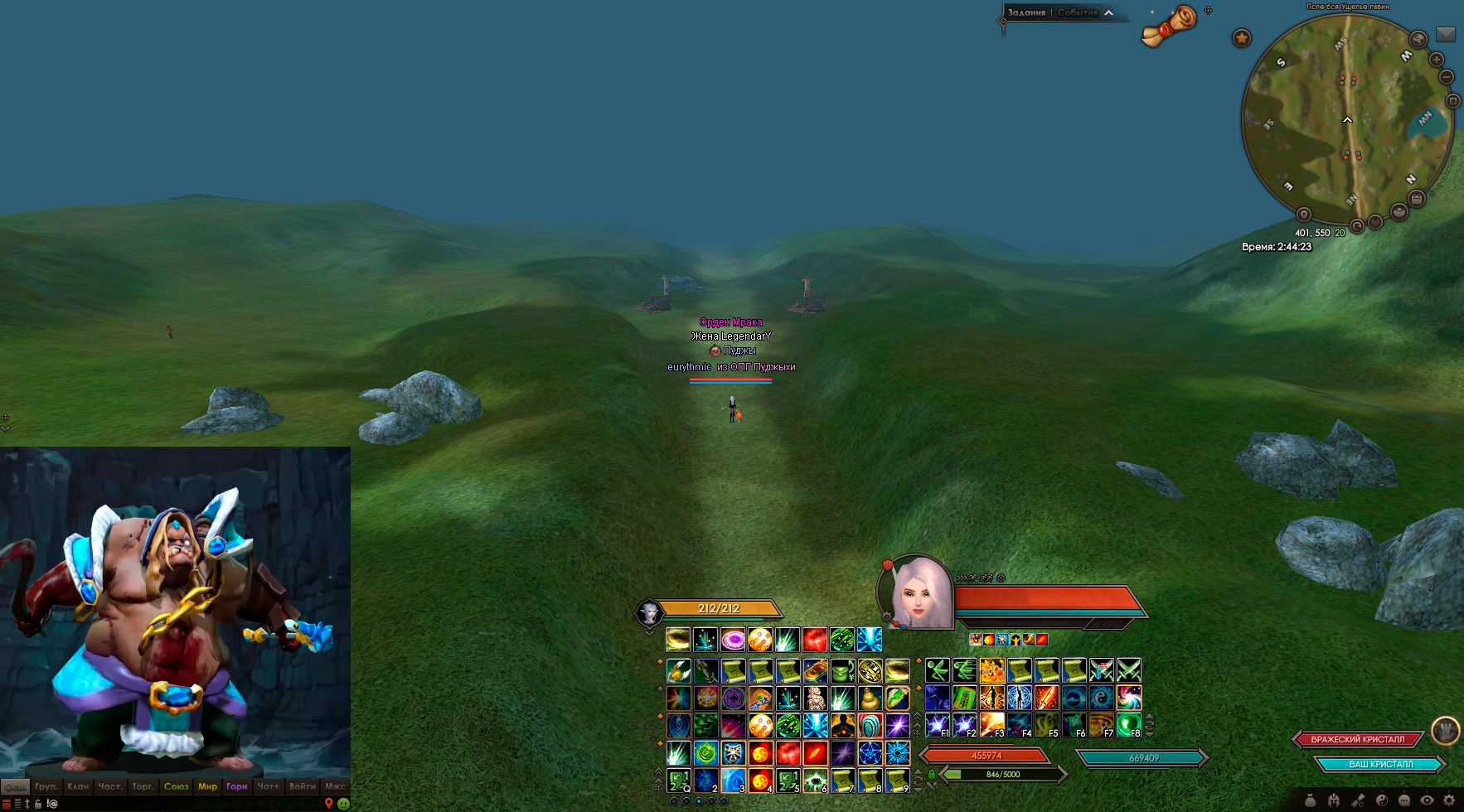
Task: Use the golden gourd item slot
Action: point(870,698)
